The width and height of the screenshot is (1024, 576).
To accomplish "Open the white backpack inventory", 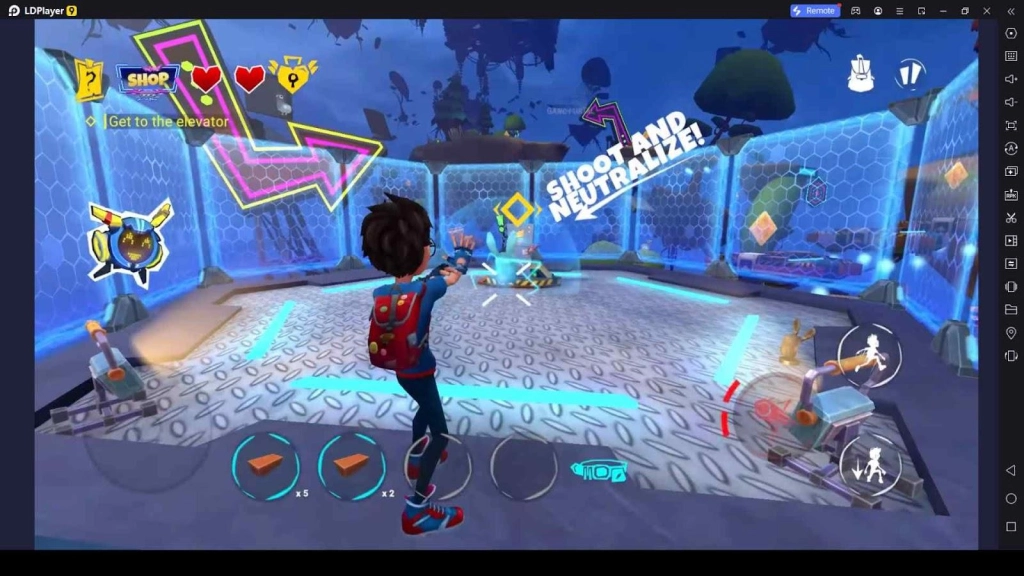I will [x=861, y=74].
